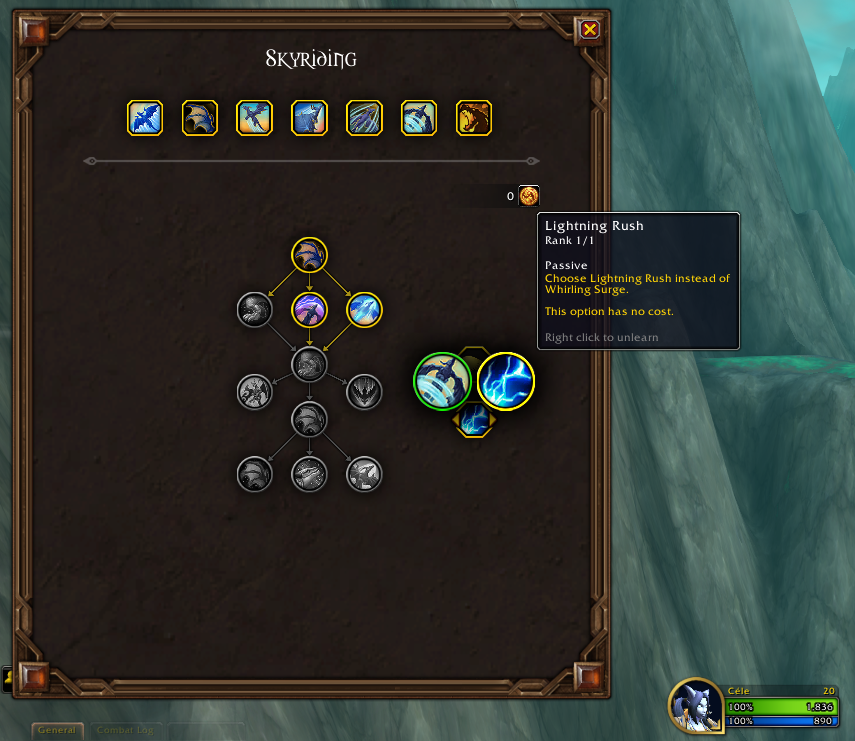Click the orange roaring lion skill icon
The width and height of the screenshot is (855, 741).
coord(474,118)
